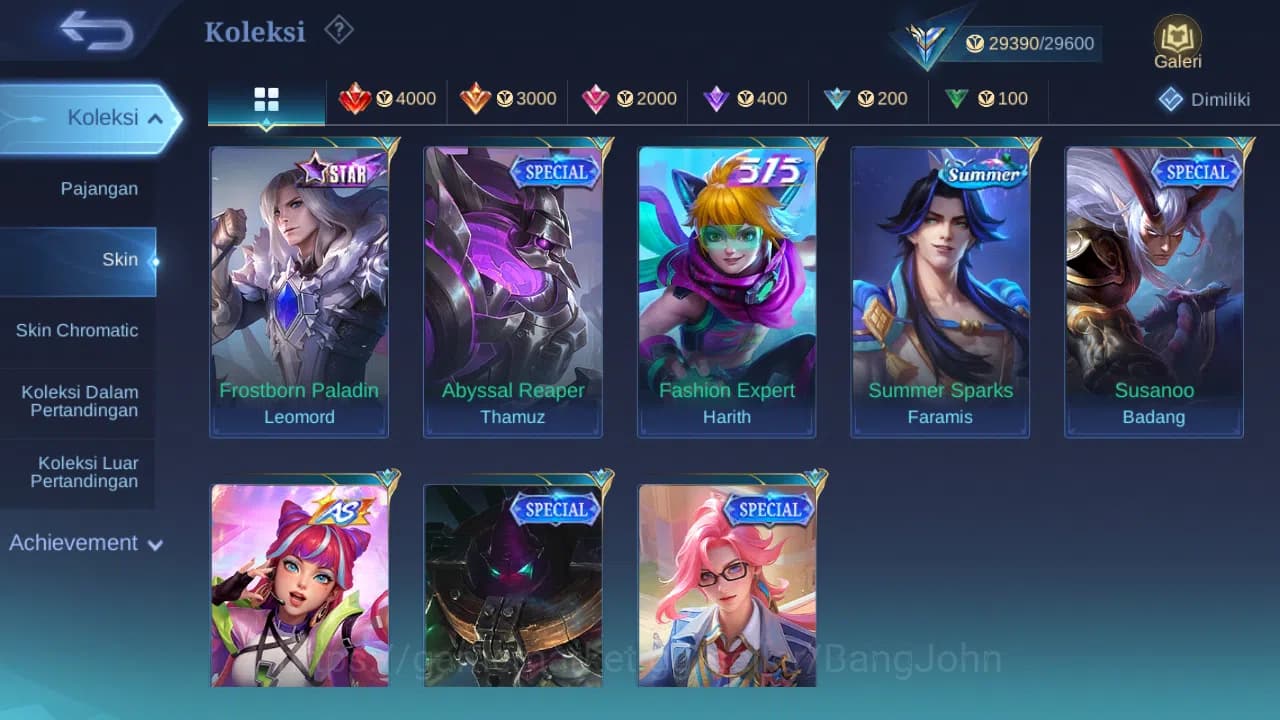
Task: Click the grid view icon on filter bar
Action: [266, 99]
